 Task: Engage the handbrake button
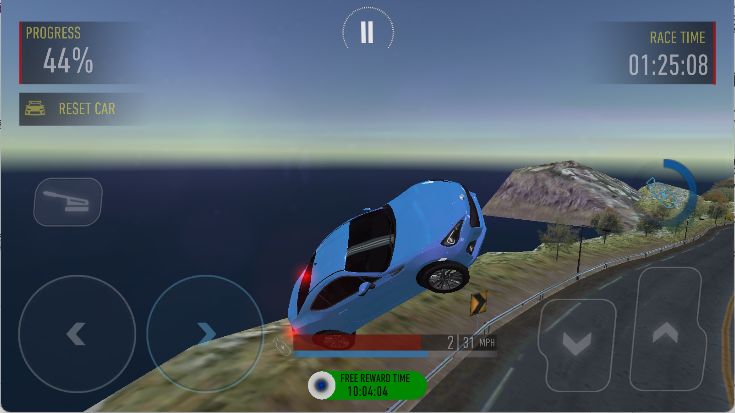(x=68, y=202)
